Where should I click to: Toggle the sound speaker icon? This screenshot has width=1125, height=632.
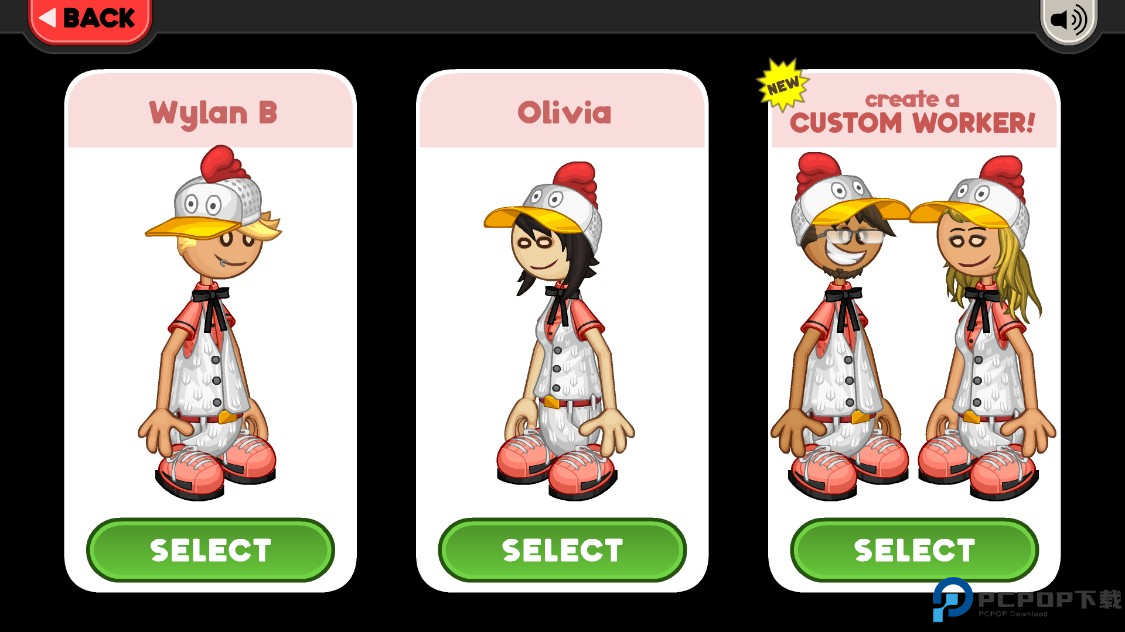click(x=1068, y=20)
